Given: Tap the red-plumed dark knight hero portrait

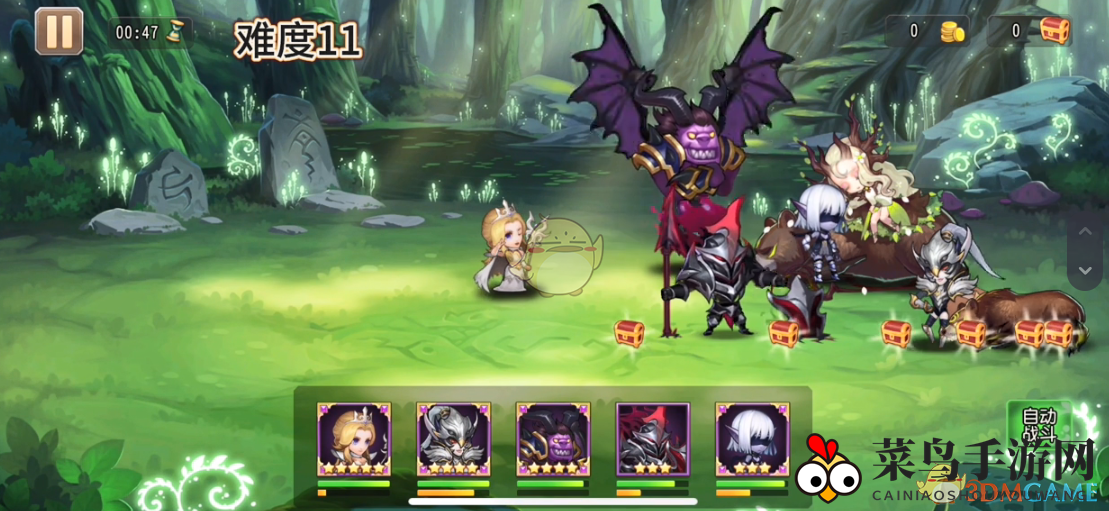Looking at the screenshot, I should click(x=653, y=439).
